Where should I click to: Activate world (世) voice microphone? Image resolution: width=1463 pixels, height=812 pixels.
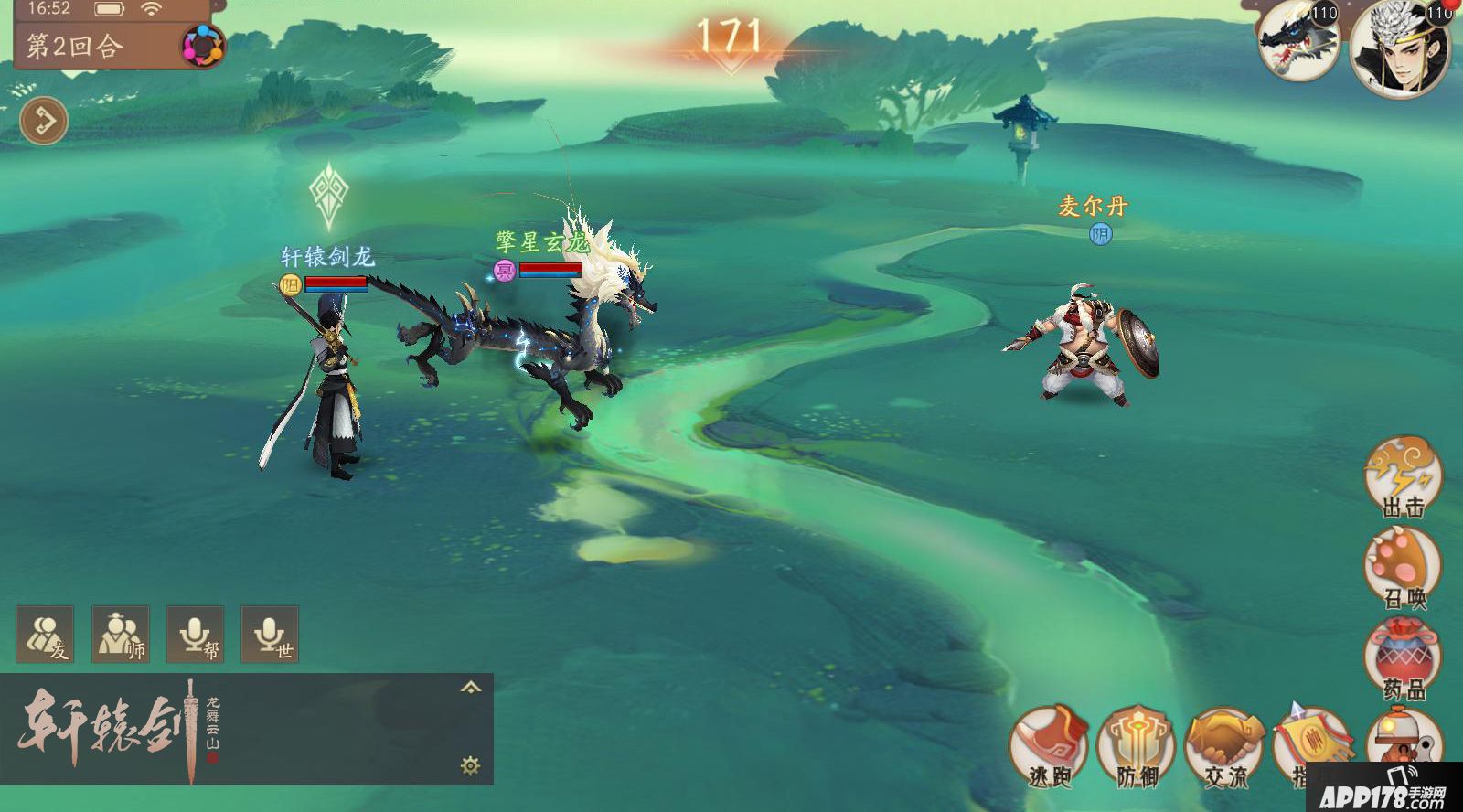click(x=270, y=635)
